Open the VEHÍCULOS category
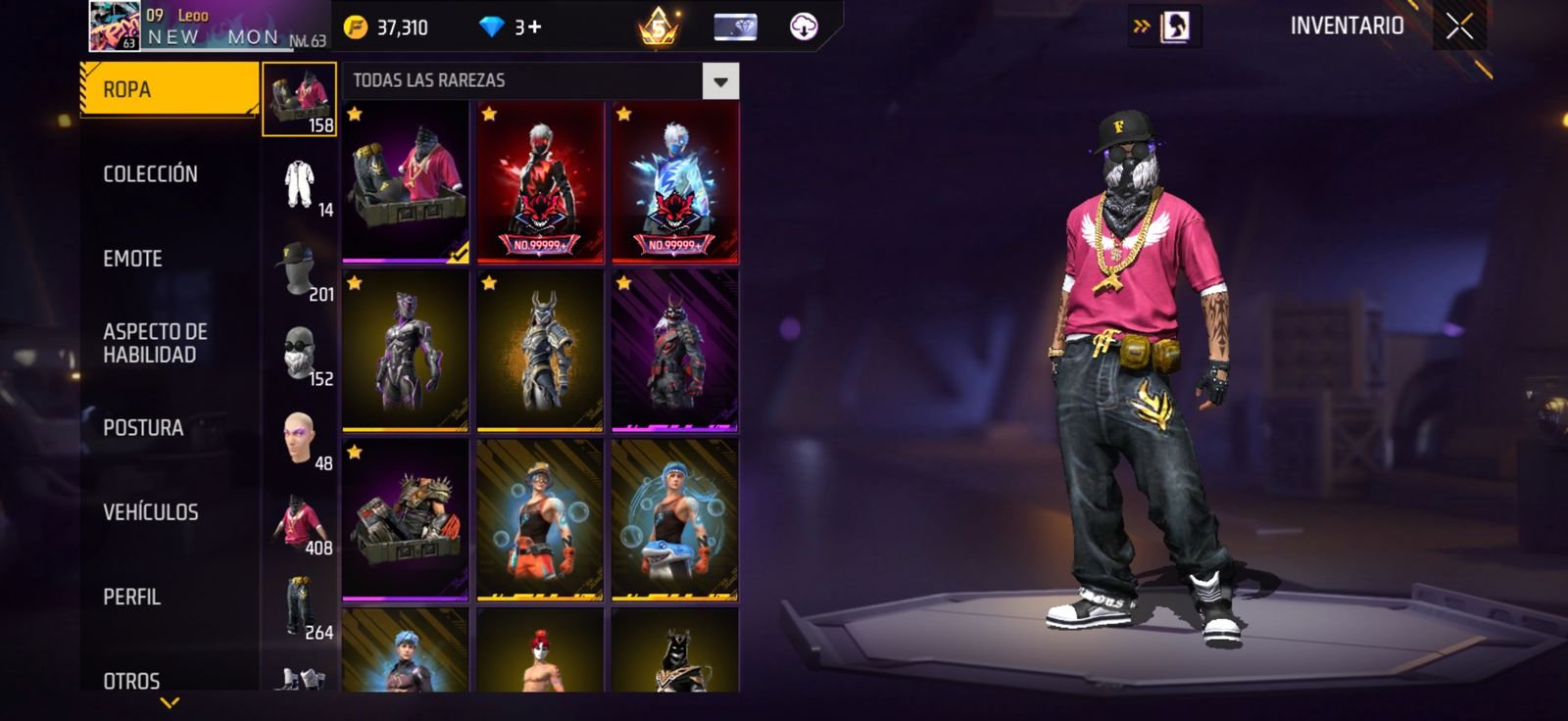 (x=150, y=511)
